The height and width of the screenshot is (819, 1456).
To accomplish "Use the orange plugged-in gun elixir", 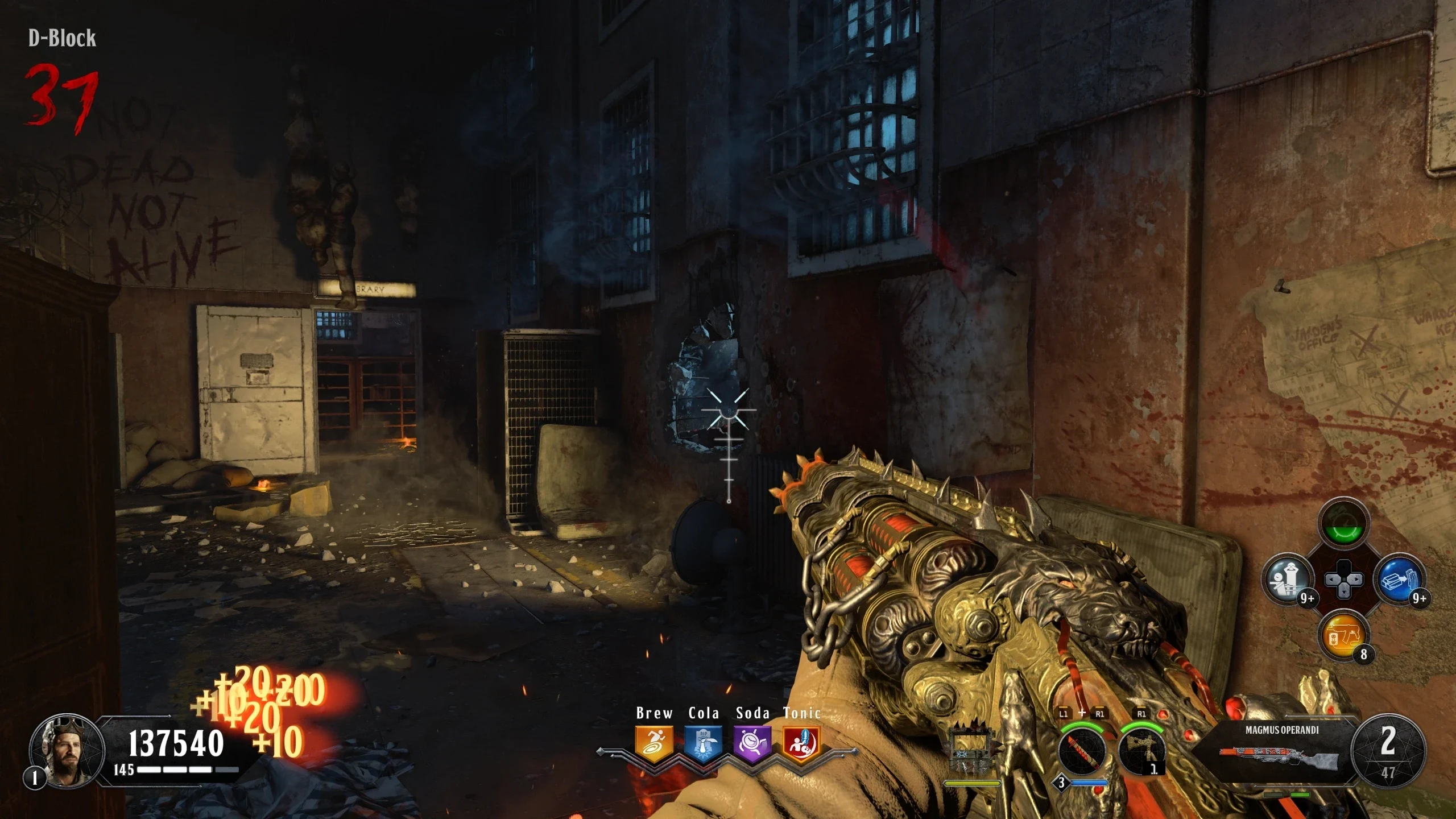I will [x=1343, y=635].
